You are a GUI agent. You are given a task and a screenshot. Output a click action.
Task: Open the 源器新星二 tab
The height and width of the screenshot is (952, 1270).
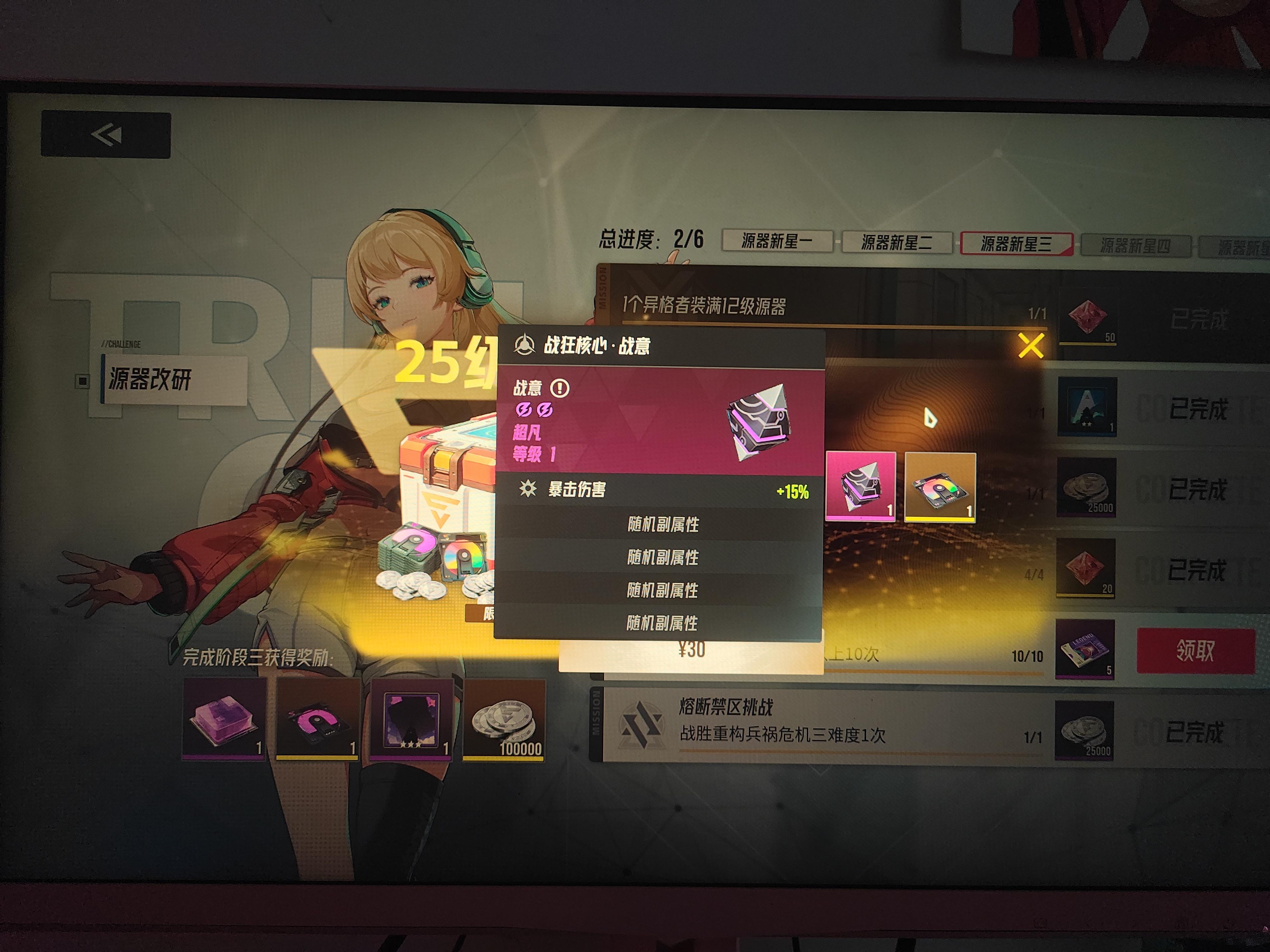click(897, 242)
